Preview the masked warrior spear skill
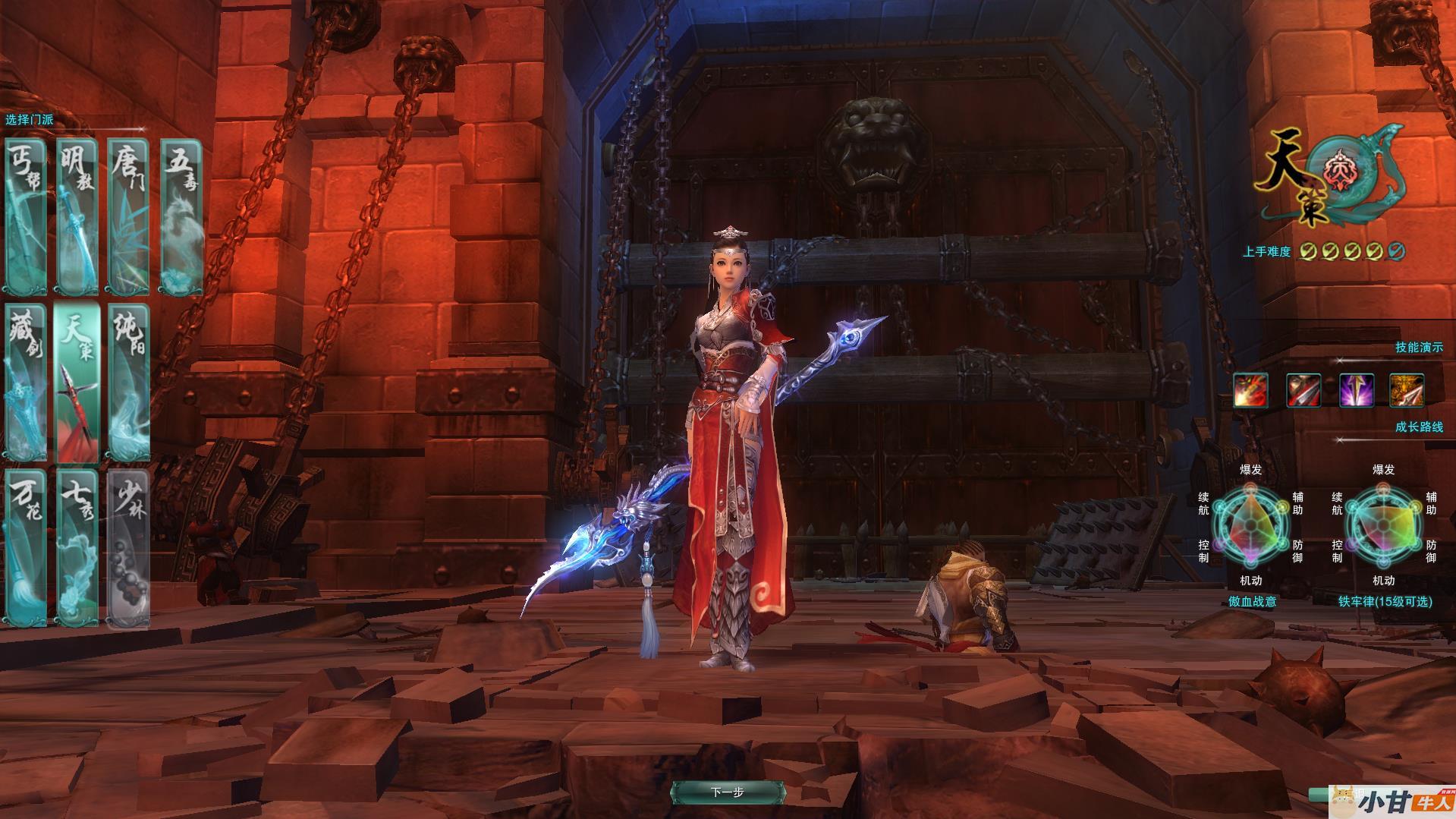The width and height of the screenshot is (1456, 819). pos(1303,390)
